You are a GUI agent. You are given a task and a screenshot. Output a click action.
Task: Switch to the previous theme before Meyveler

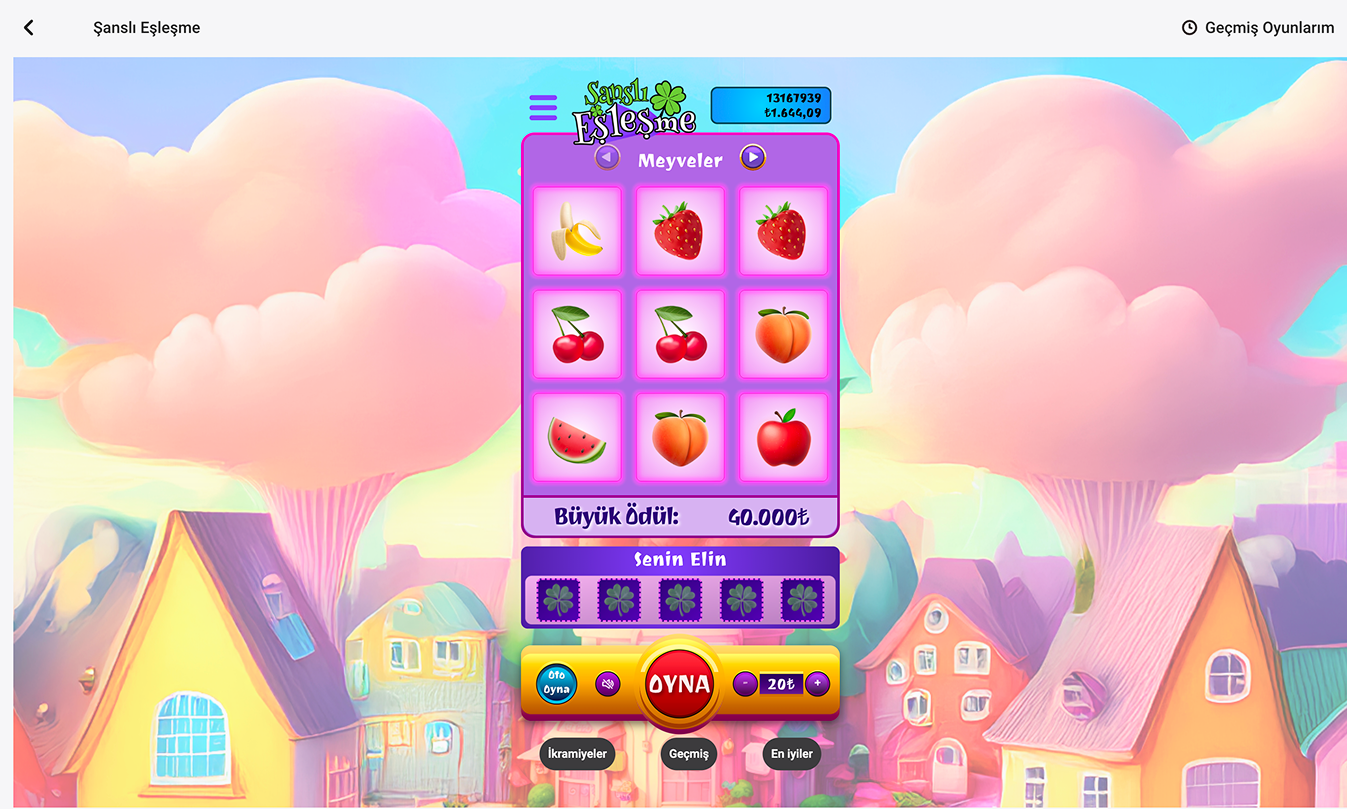coord(607,158)
